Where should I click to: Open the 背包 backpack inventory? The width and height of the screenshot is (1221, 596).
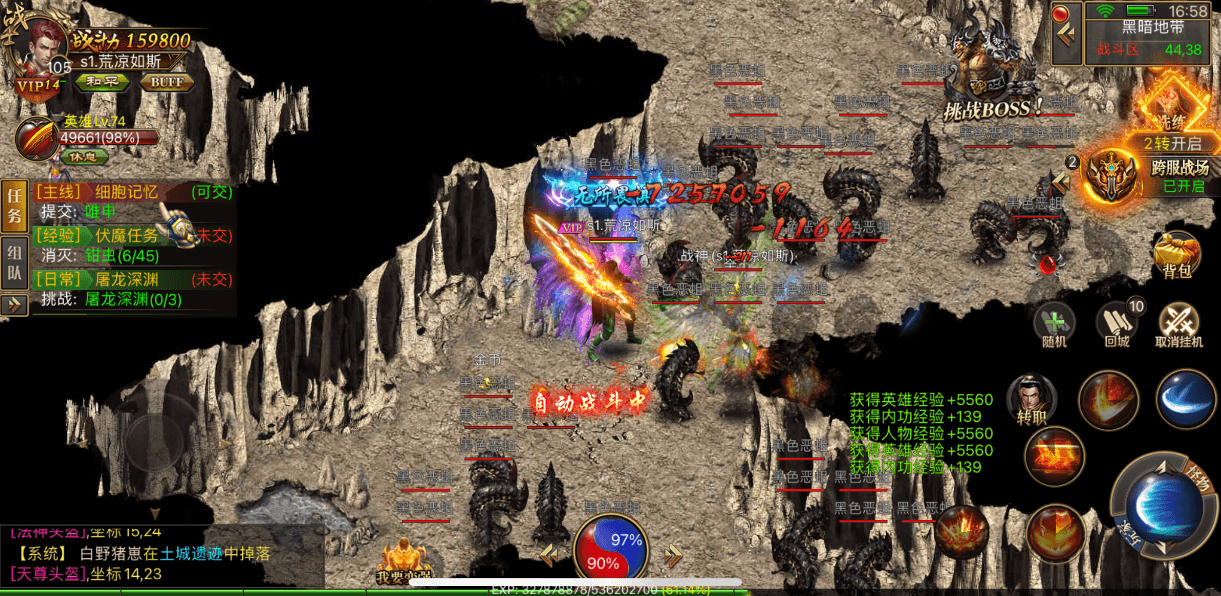click(x=1177, y=255)
